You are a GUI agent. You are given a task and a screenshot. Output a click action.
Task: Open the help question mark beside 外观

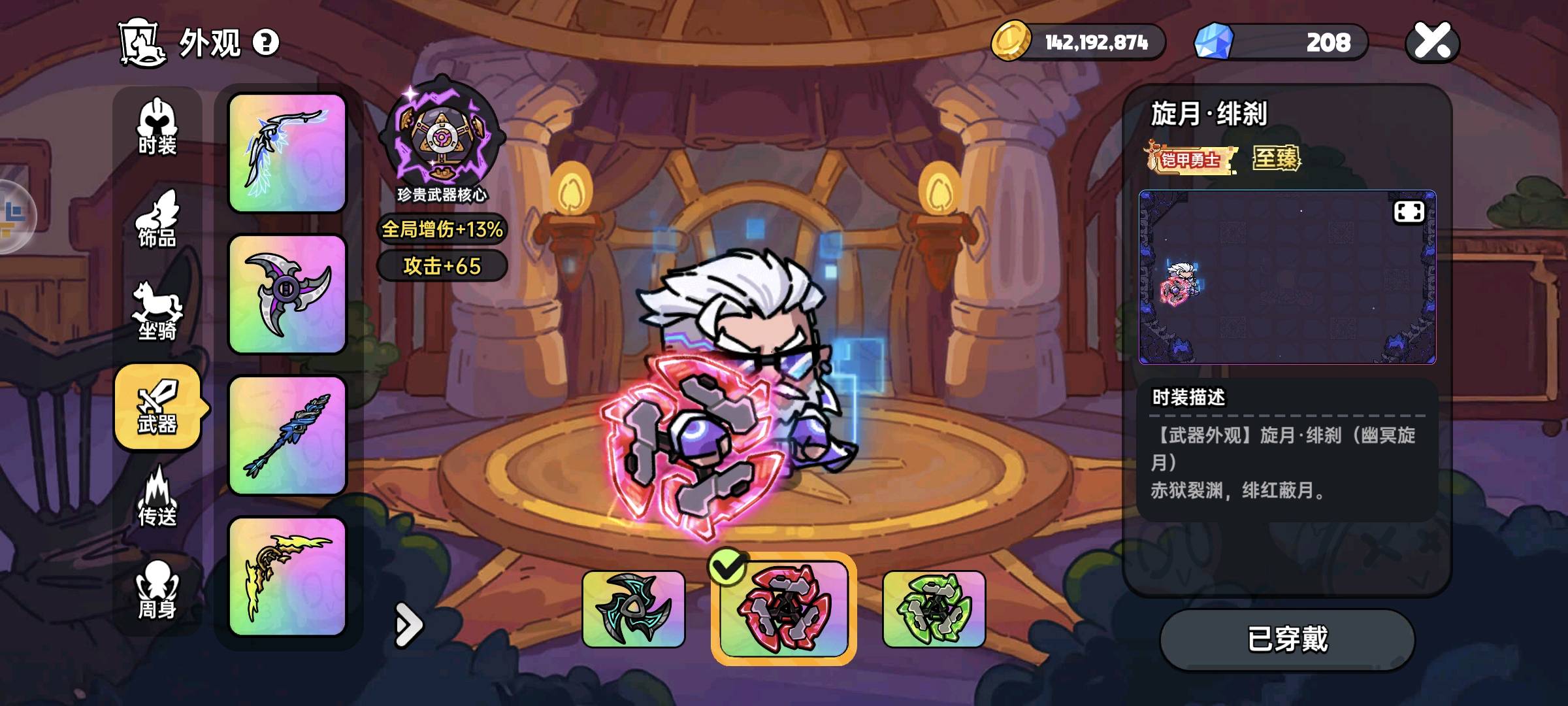[266, 42]
